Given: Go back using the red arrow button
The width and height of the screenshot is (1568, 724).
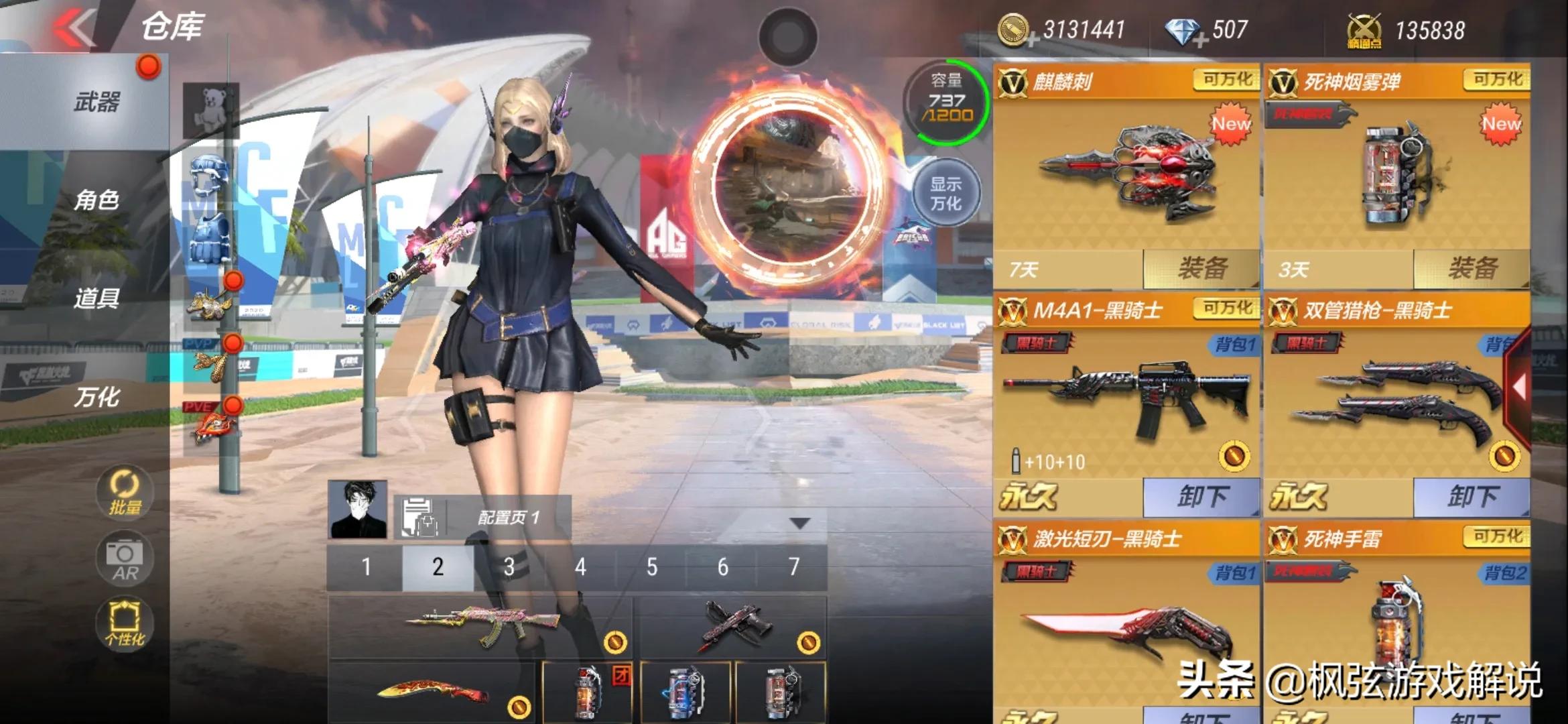Looking at the screenshot, I should (x=74, y=28).
